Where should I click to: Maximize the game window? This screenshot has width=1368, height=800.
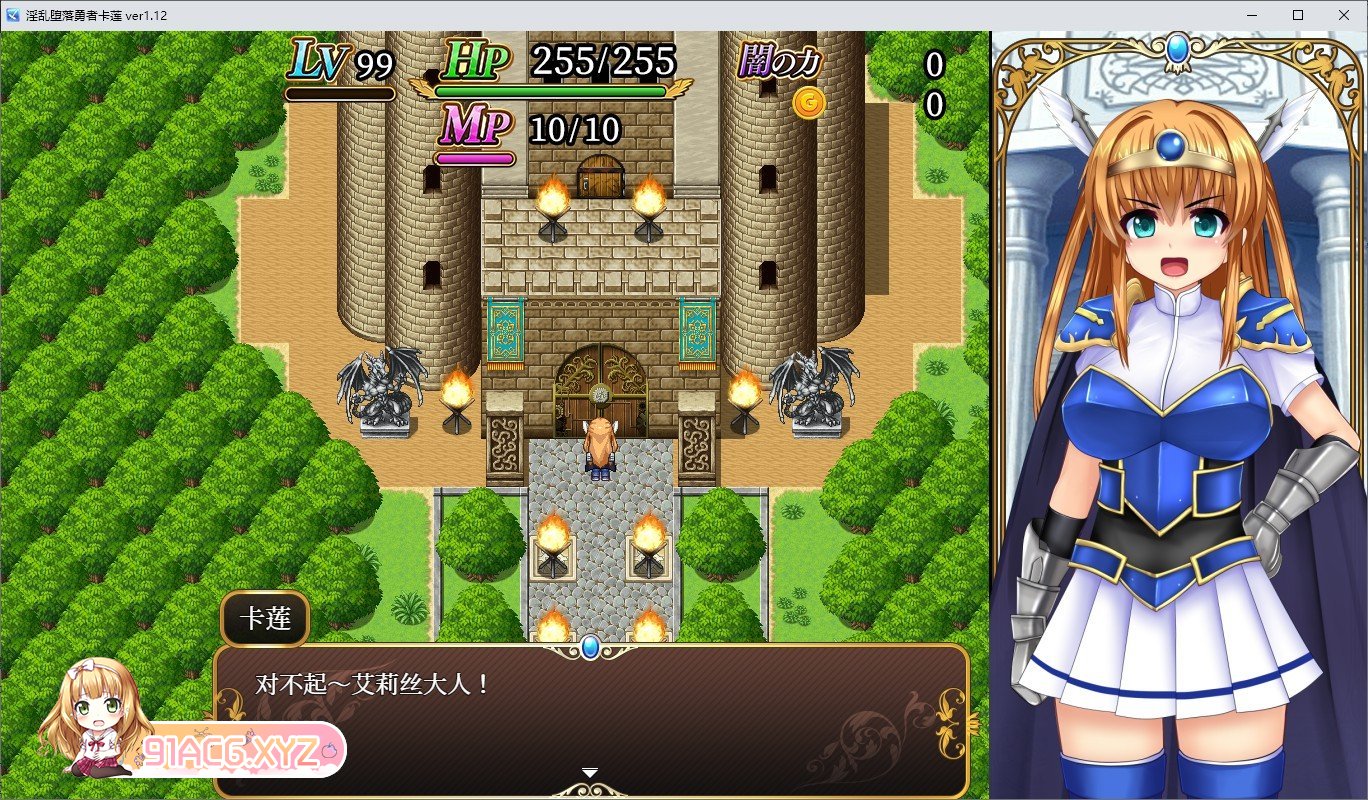pyautogui.click(x=1298, y=15)
